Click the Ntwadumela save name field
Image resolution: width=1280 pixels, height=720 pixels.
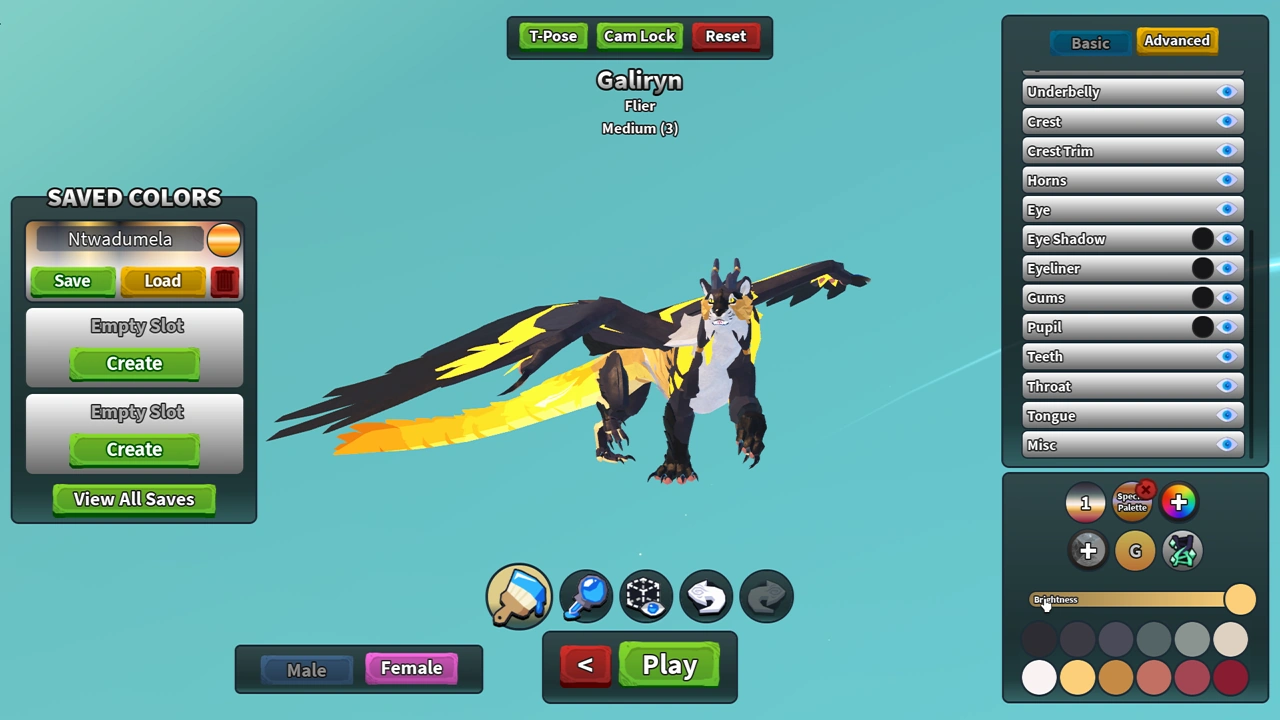click(x=120, y=239)
